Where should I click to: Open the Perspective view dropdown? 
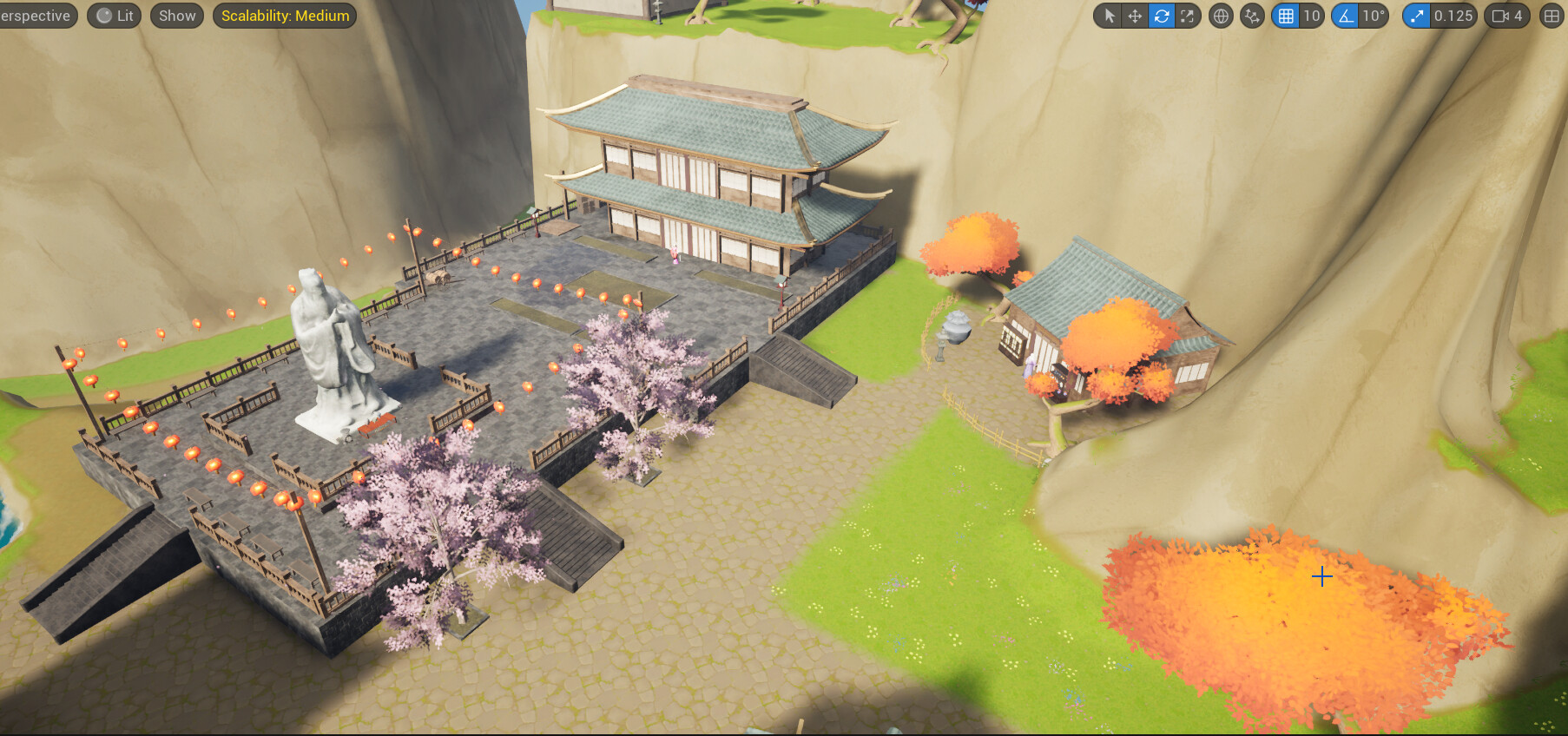click(35, 15)
